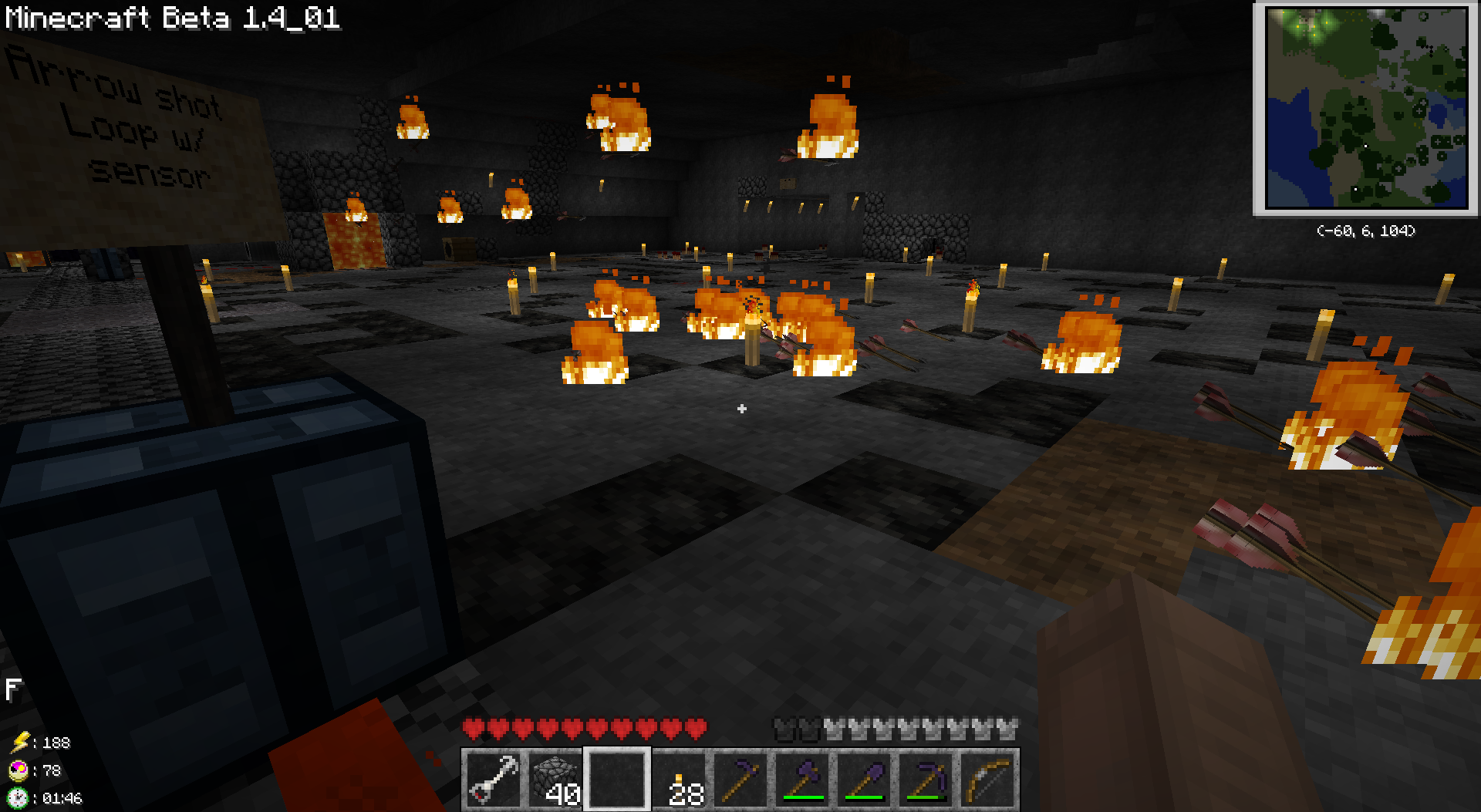Select the wrench tool hotbar slot
The image size is (1481, 812).
tap(494, 779)
